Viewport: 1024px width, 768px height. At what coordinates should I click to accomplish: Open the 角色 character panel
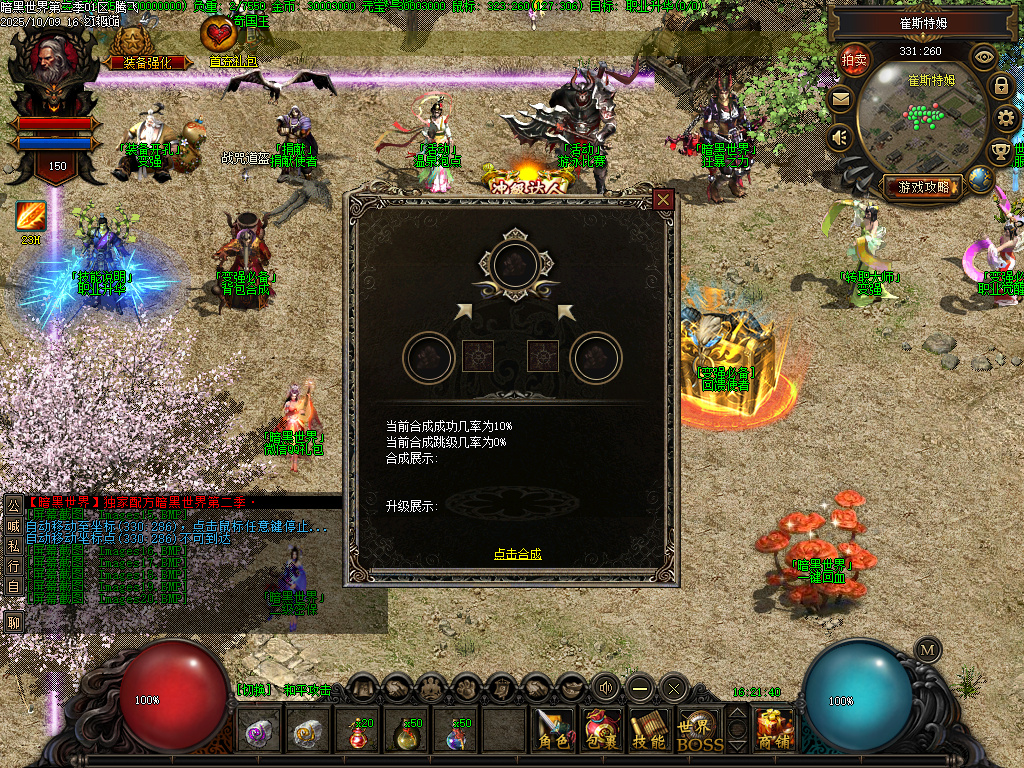coord(553,730)
